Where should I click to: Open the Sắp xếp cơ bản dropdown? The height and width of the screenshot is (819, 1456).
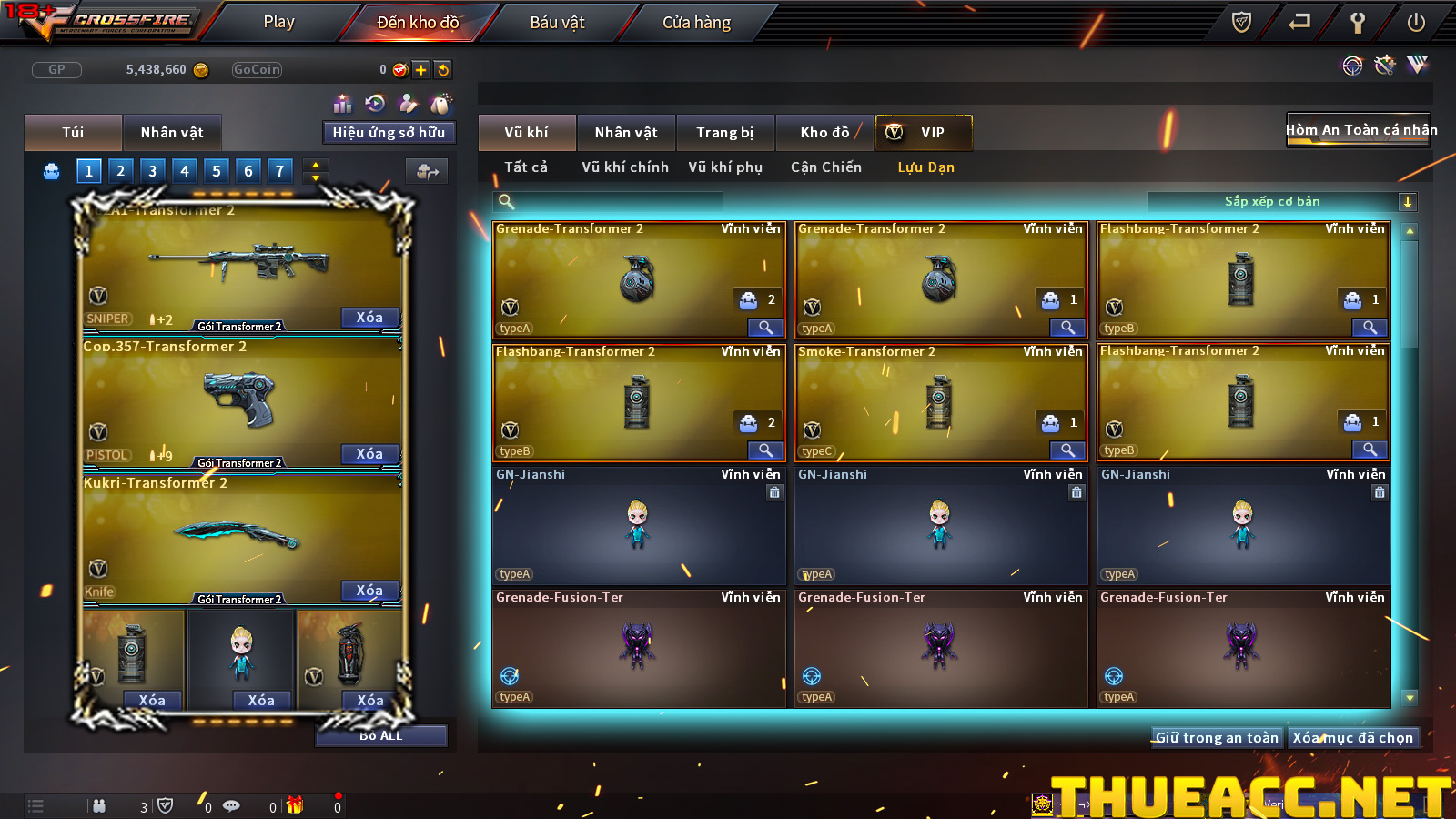1407,202
